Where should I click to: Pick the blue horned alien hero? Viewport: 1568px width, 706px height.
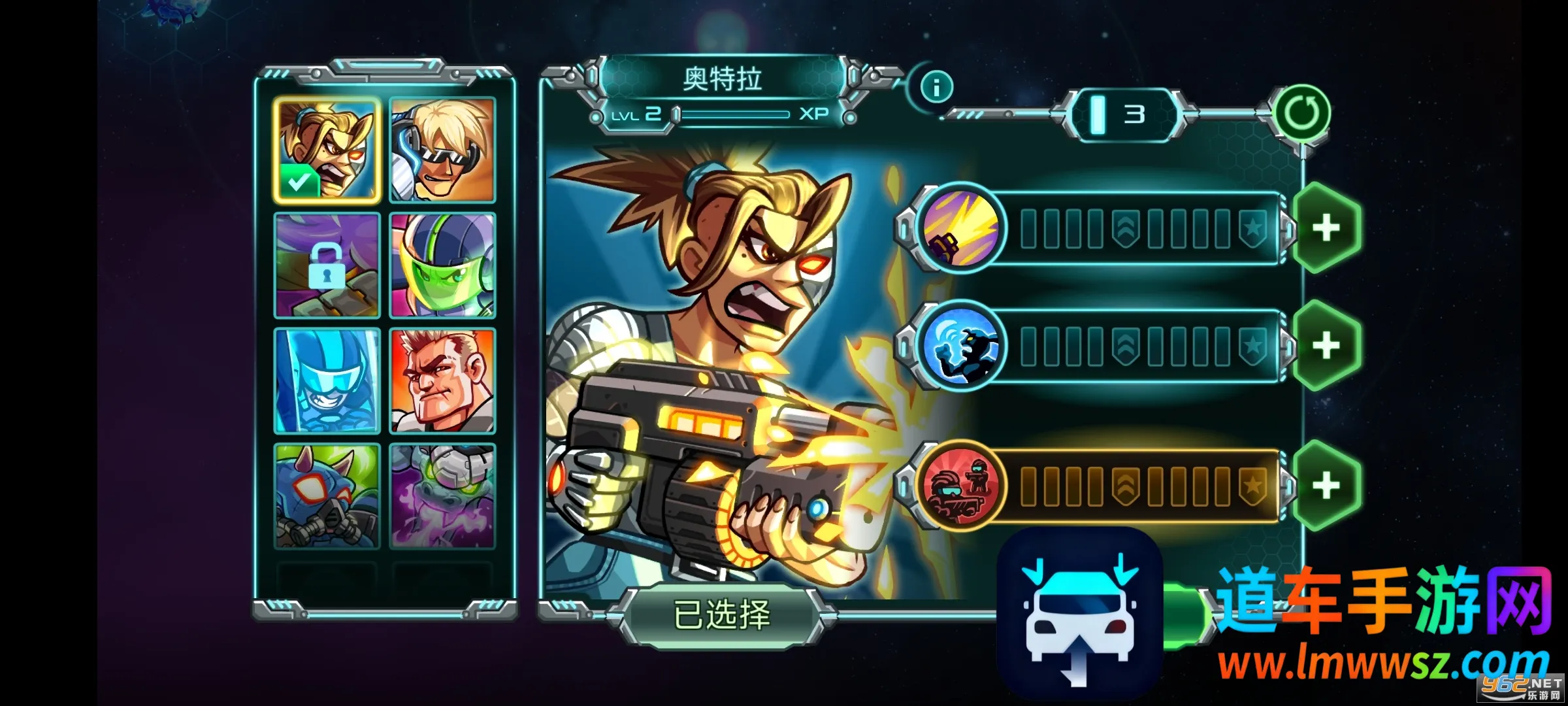(327, 496)
